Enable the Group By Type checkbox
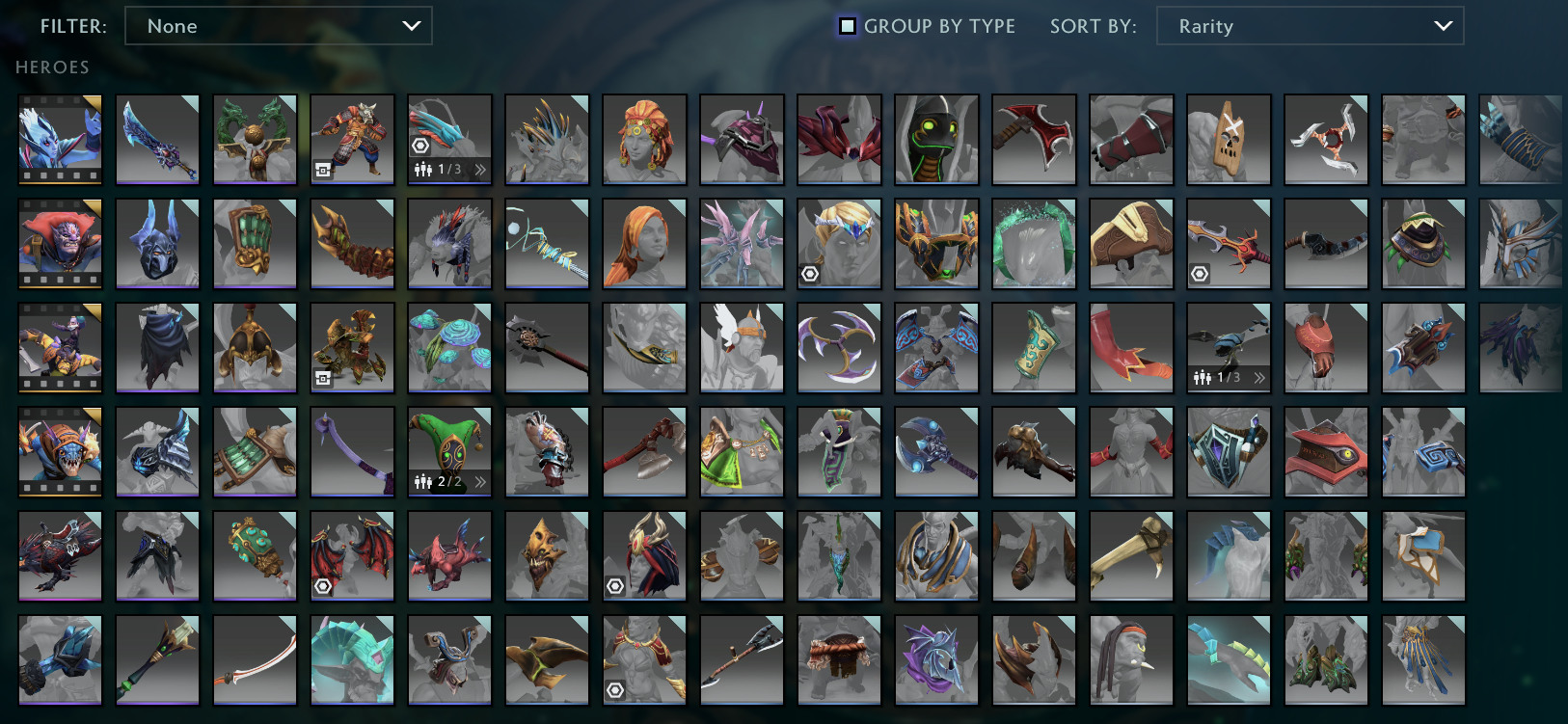 tap(847, 26)
